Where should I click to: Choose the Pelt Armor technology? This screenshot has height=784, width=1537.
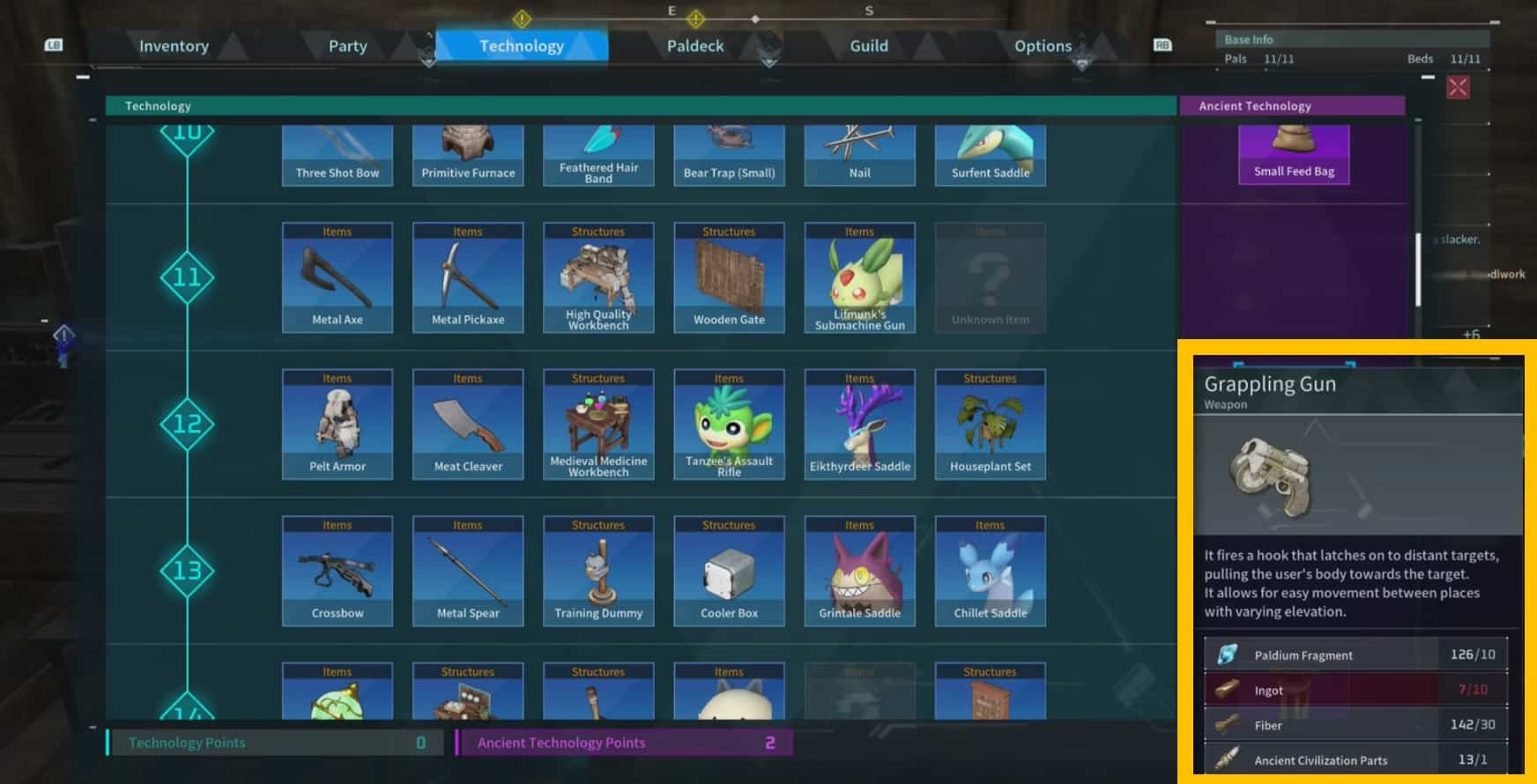[x=338, y=425]
